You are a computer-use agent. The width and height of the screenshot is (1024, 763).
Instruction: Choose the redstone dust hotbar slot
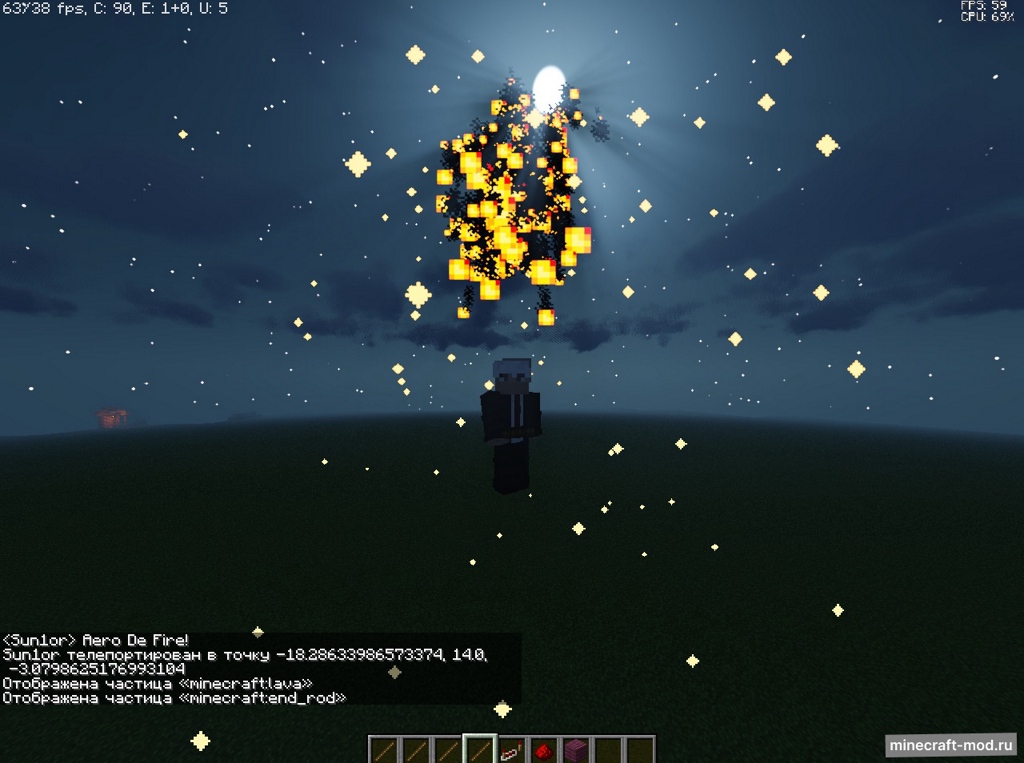click(543, 750)
